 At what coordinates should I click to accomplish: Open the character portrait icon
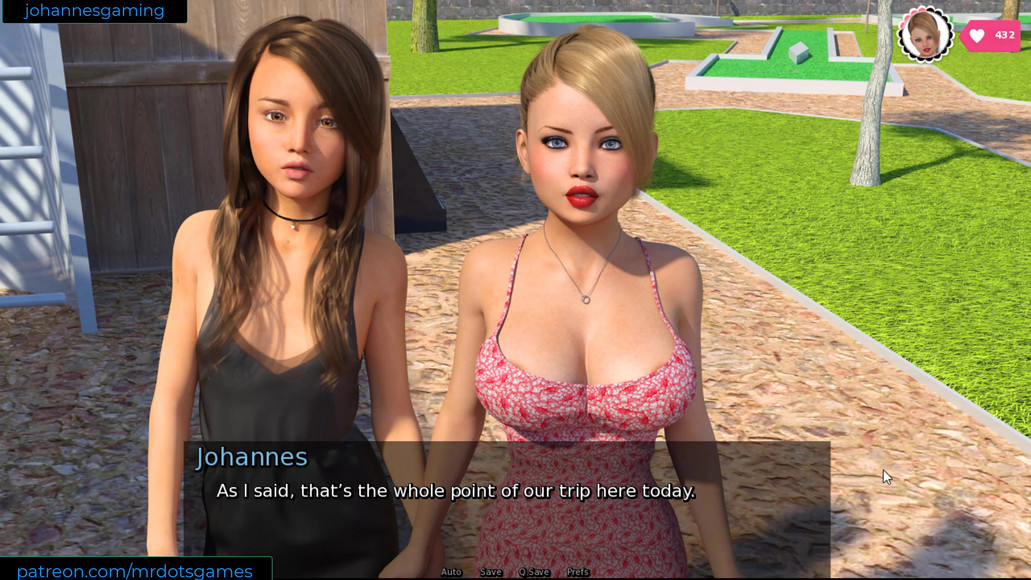[925, 34]
